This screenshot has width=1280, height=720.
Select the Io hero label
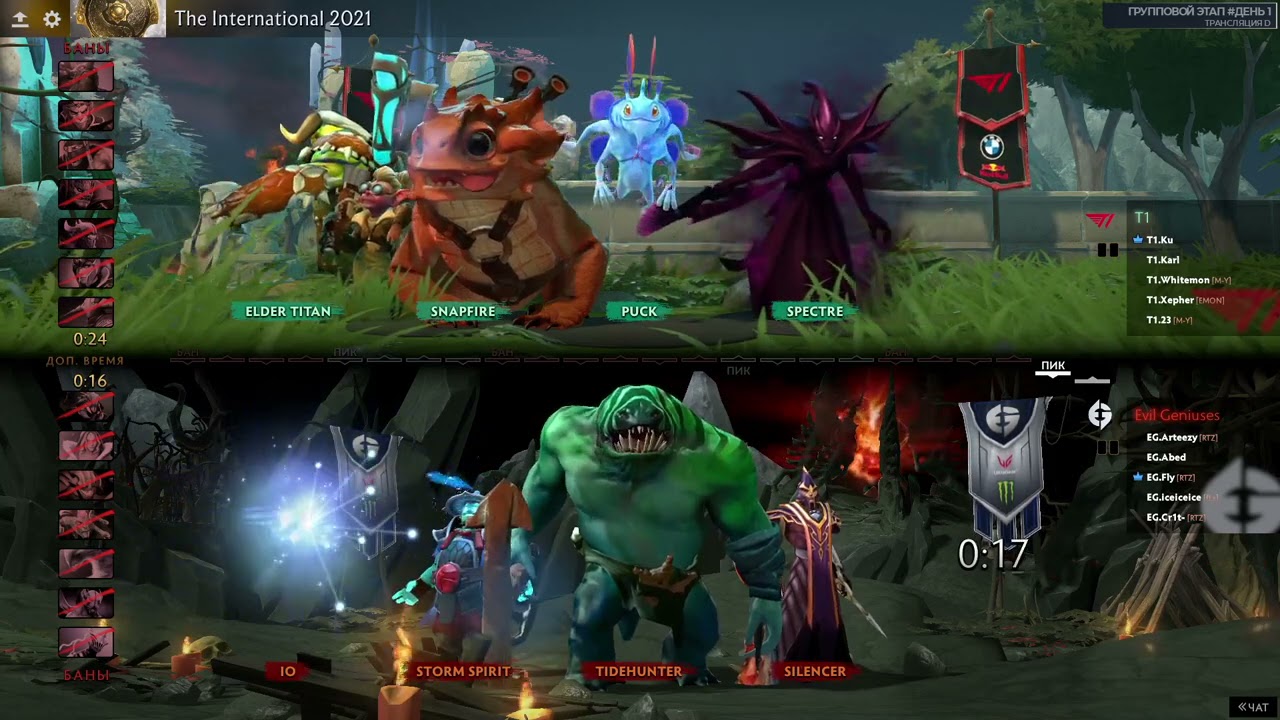(288, 671)
